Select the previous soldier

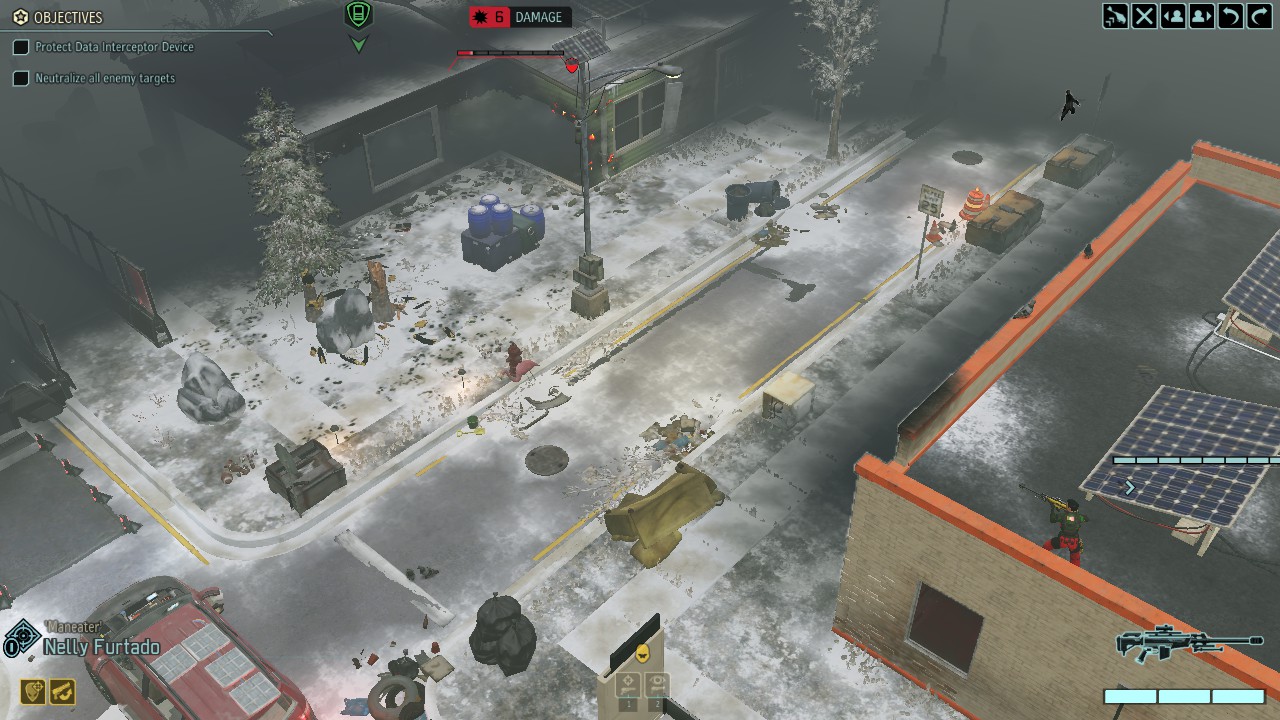coord(1173,16)
